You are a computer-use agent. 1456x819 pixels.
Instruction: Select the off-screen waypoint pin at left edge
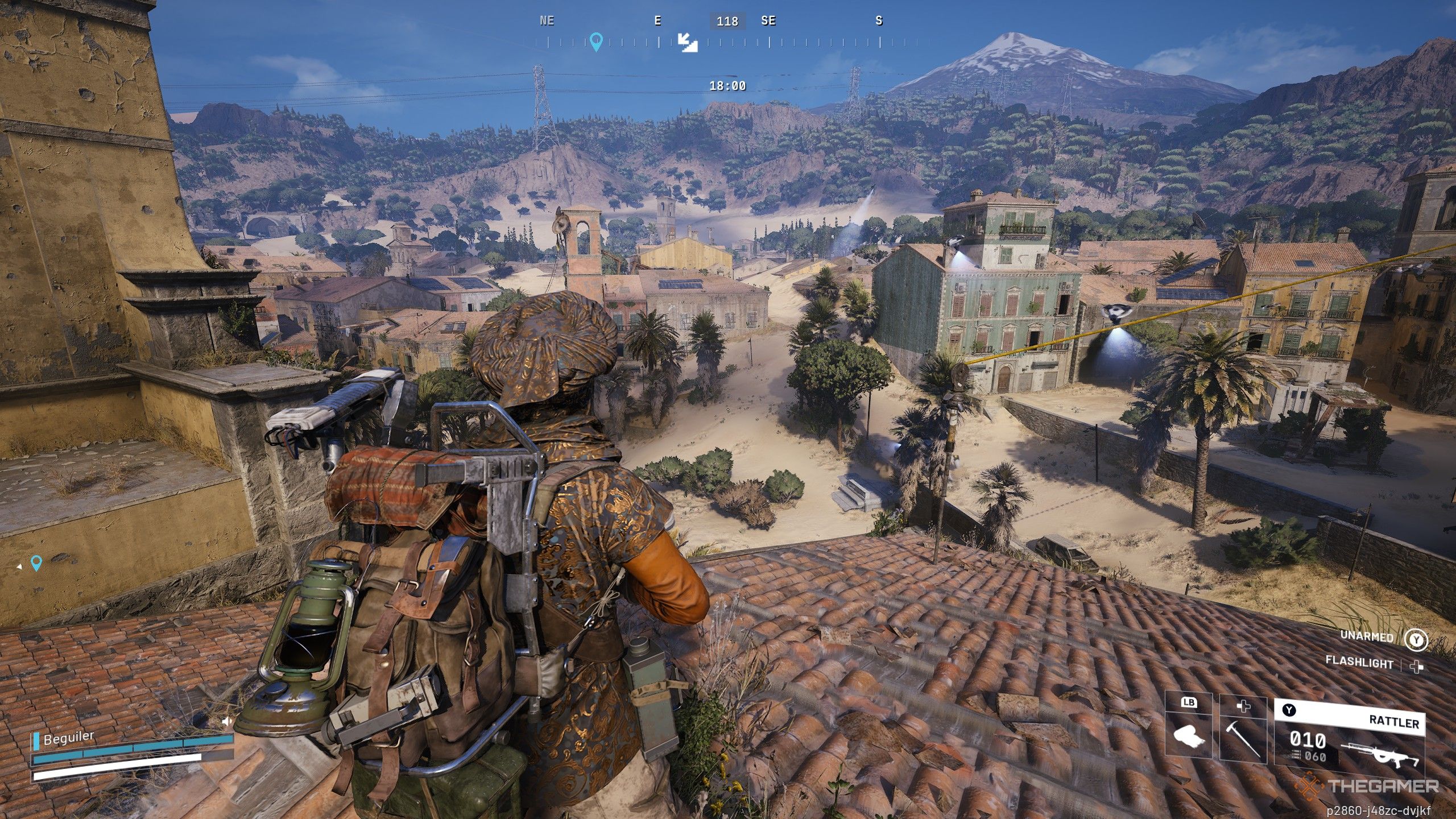coord(36,563)
